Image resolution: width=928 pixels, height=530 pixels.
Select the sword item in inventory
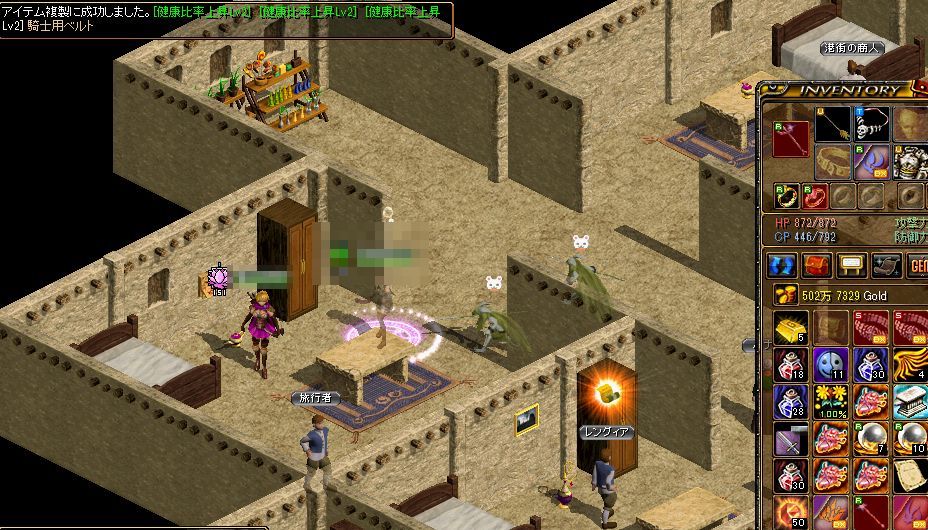pyautogui.click(x=790, y=438)
